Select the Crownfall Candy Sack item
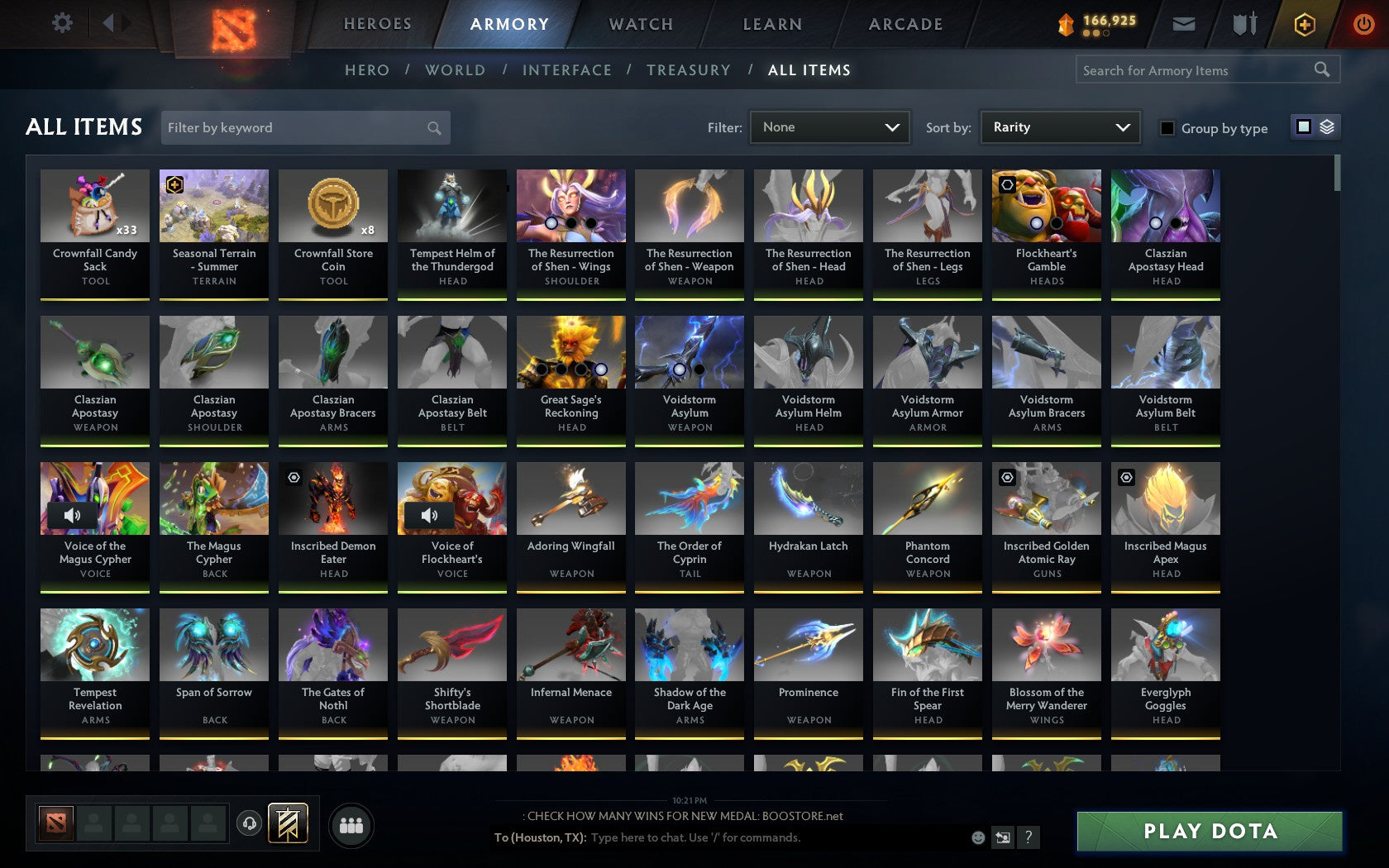The image size is (1389, 868). tap(94, 231)
